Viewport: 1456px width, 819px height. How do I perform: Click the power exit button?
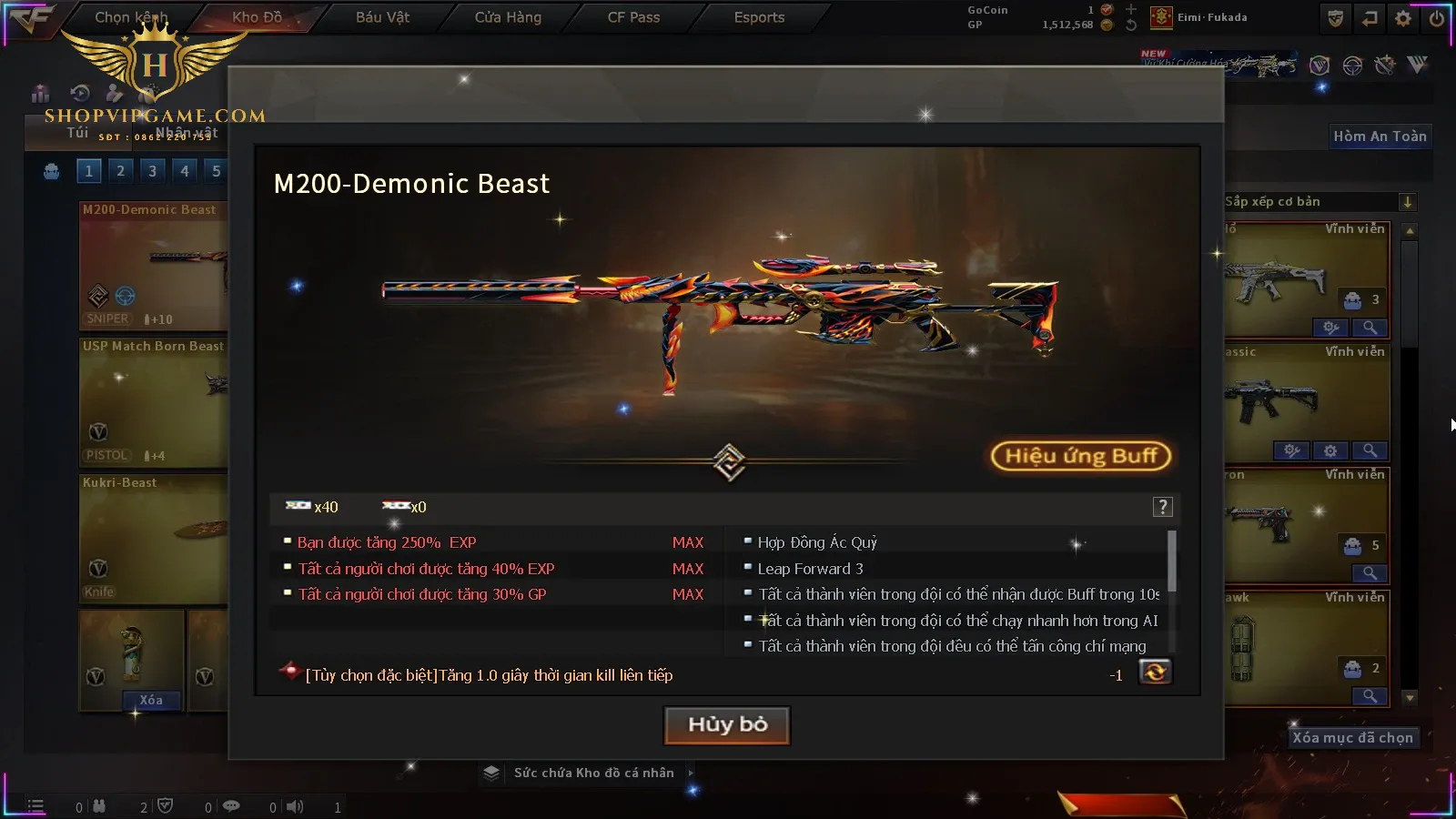point(1436,18)
